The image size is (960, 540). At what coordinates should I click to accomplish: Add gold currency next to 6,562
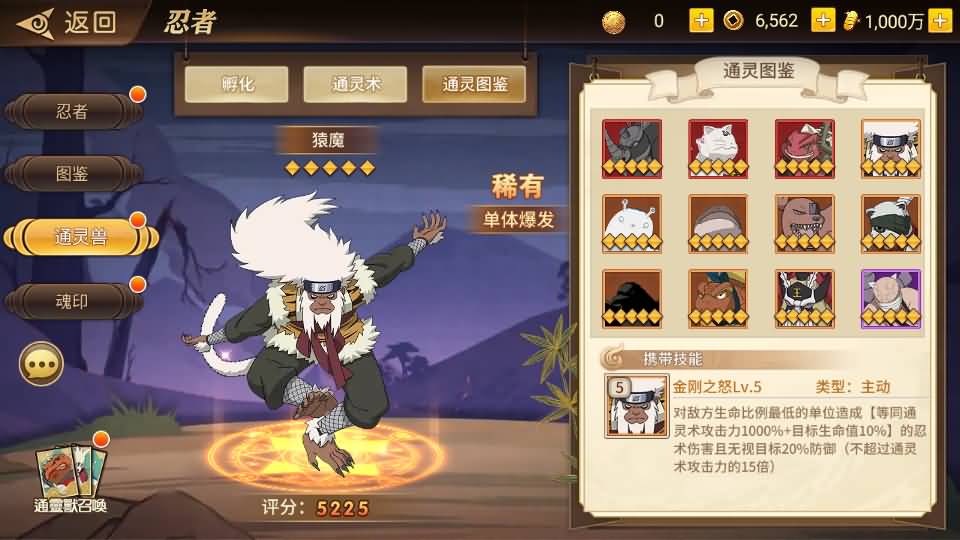click(x=823, y=20)
